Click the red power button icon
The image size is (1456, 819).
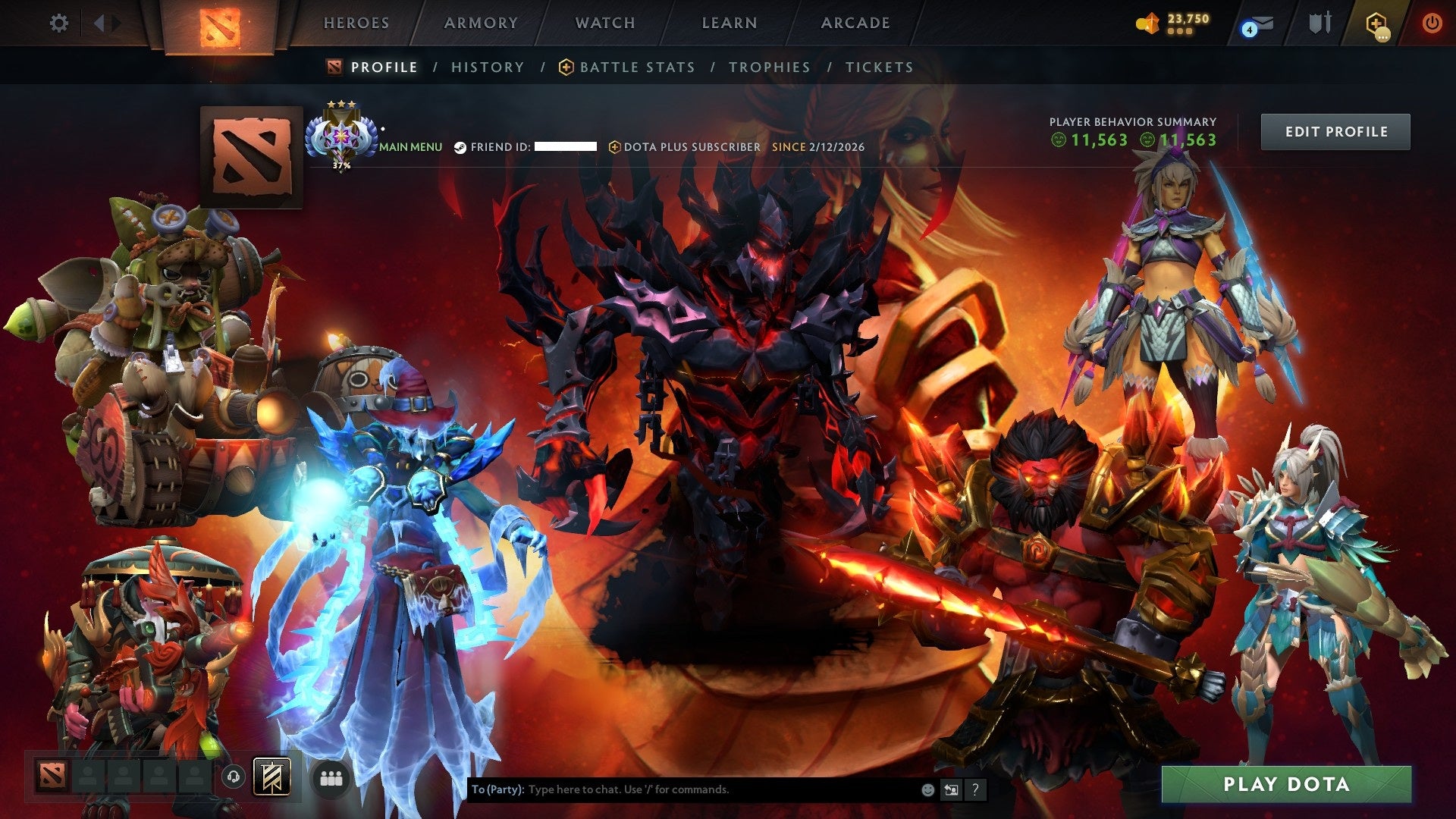(x=1433, y=23)
